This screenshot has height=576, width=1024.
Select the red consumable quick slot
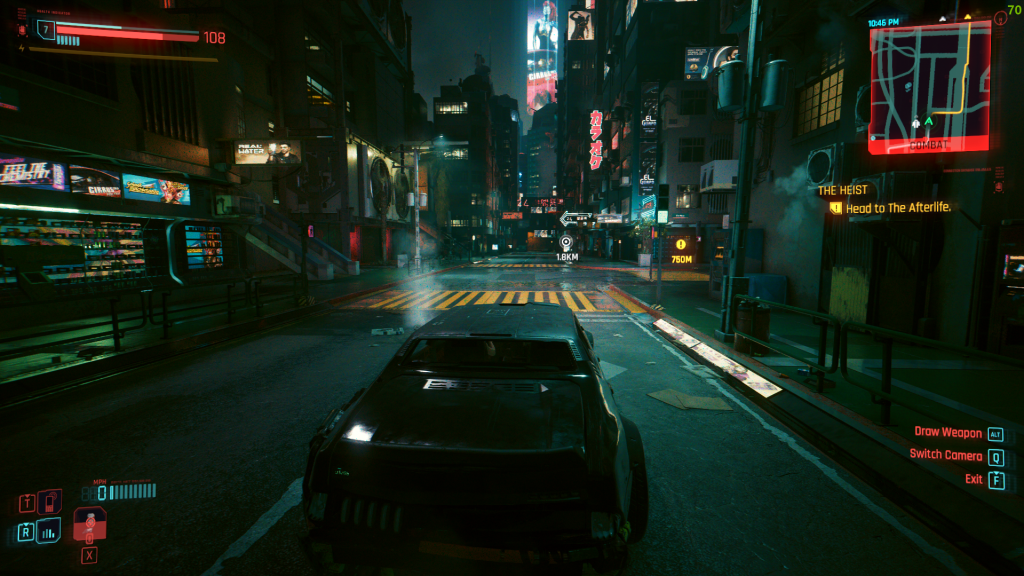click(x=90, y=523)
